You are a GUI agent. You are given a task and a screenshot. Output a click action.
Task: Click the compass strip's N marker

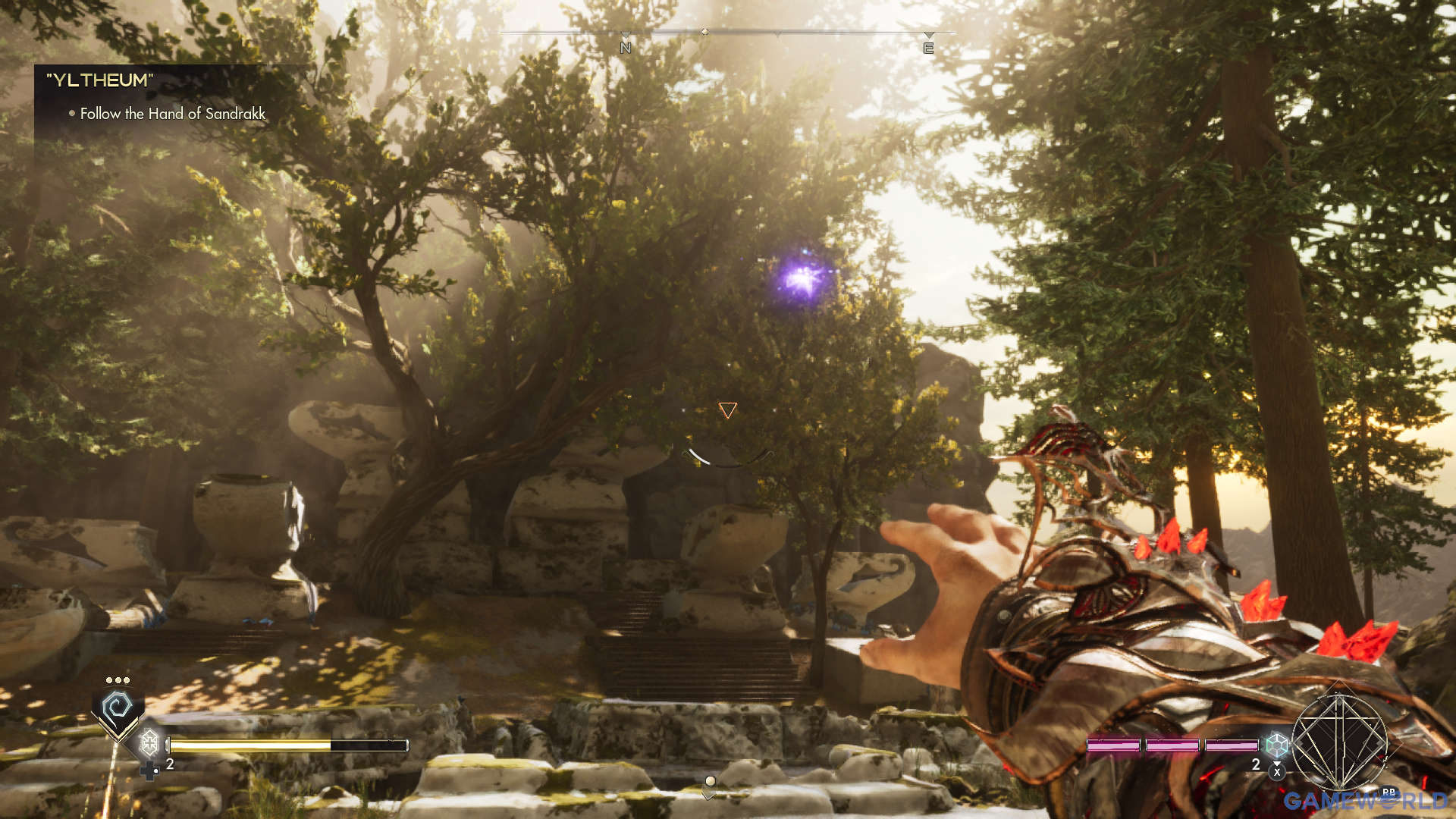626,48
